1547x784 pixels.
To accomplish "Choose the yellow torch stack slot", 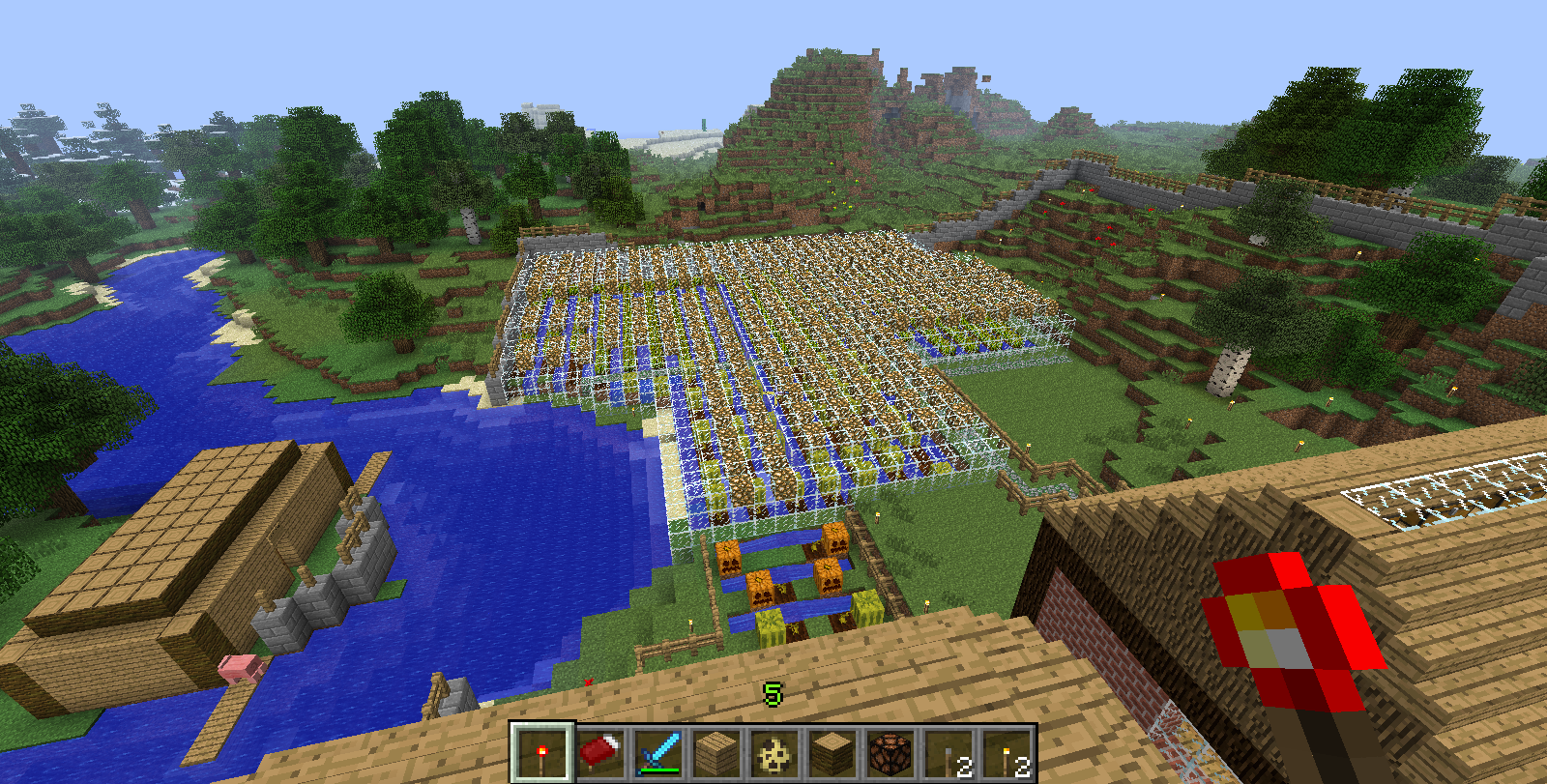I will (x=1006, y=753).
